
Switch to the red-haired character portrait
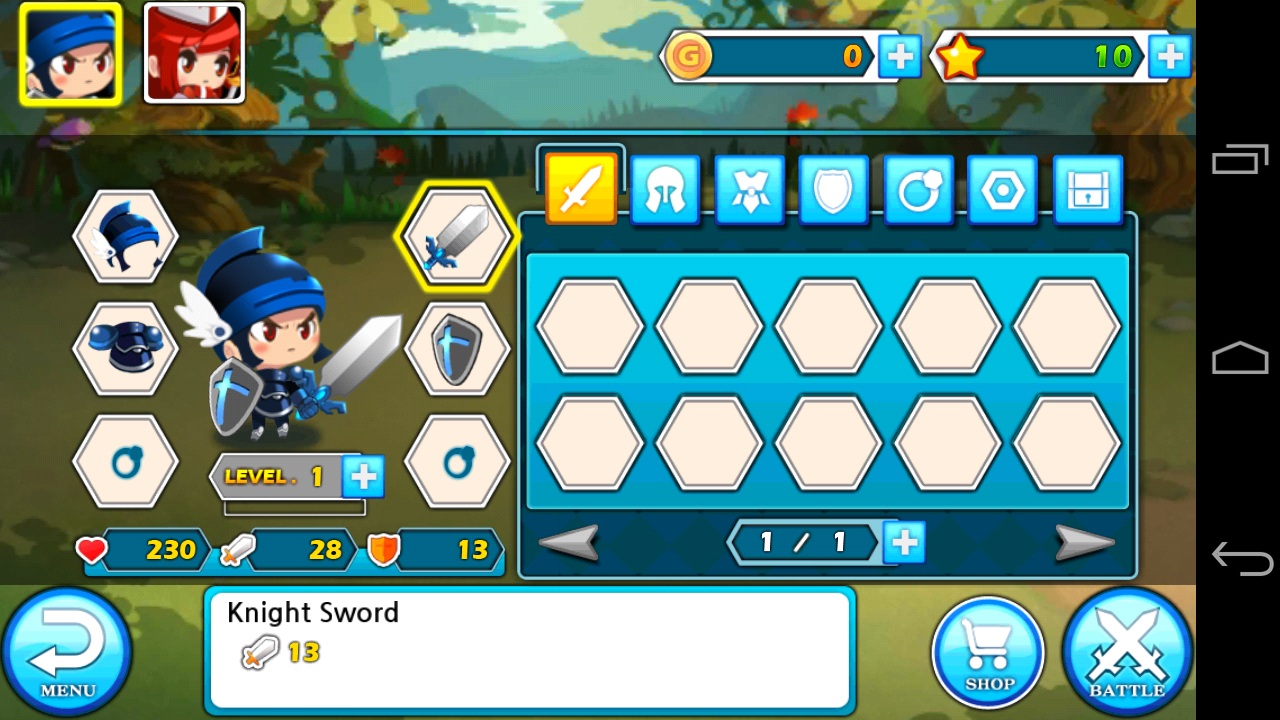click(x=194, y=54)
